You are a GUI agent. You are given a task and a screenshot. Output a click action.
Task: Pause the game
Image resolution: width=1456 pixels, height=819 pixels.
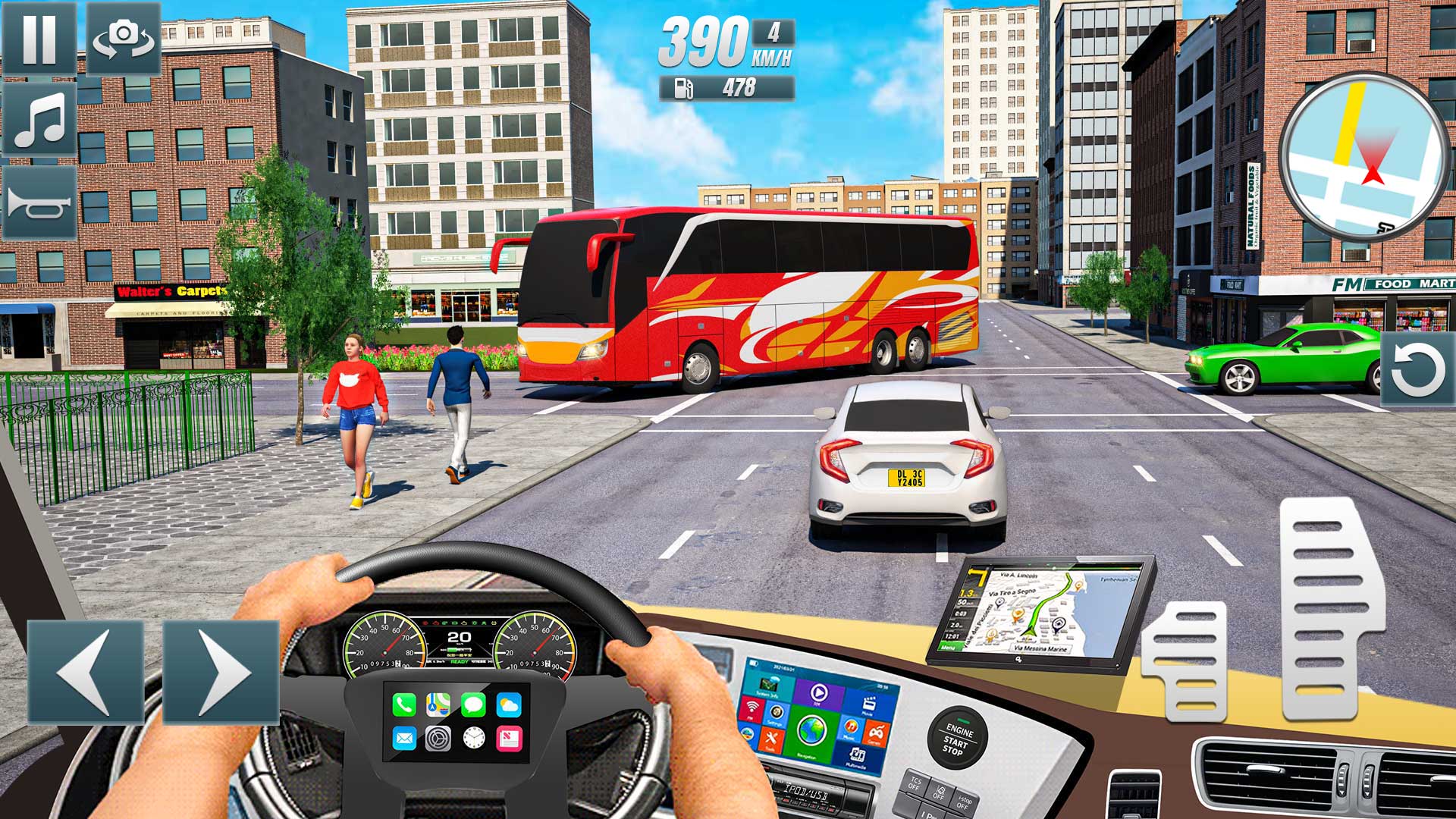point(38,36)
